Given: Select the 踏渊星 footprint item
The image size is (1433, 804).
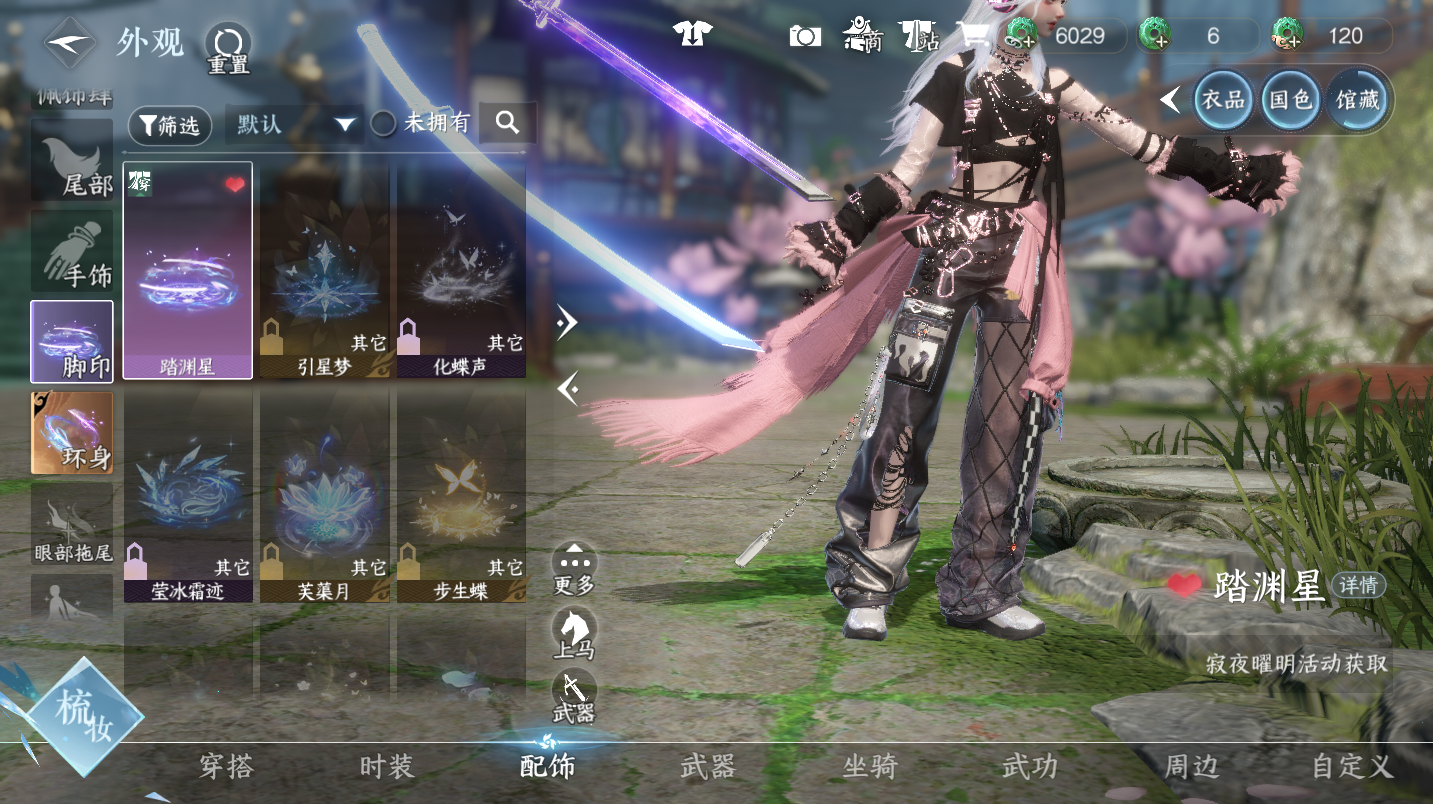Looking at the screenshot, I should 187,270.
